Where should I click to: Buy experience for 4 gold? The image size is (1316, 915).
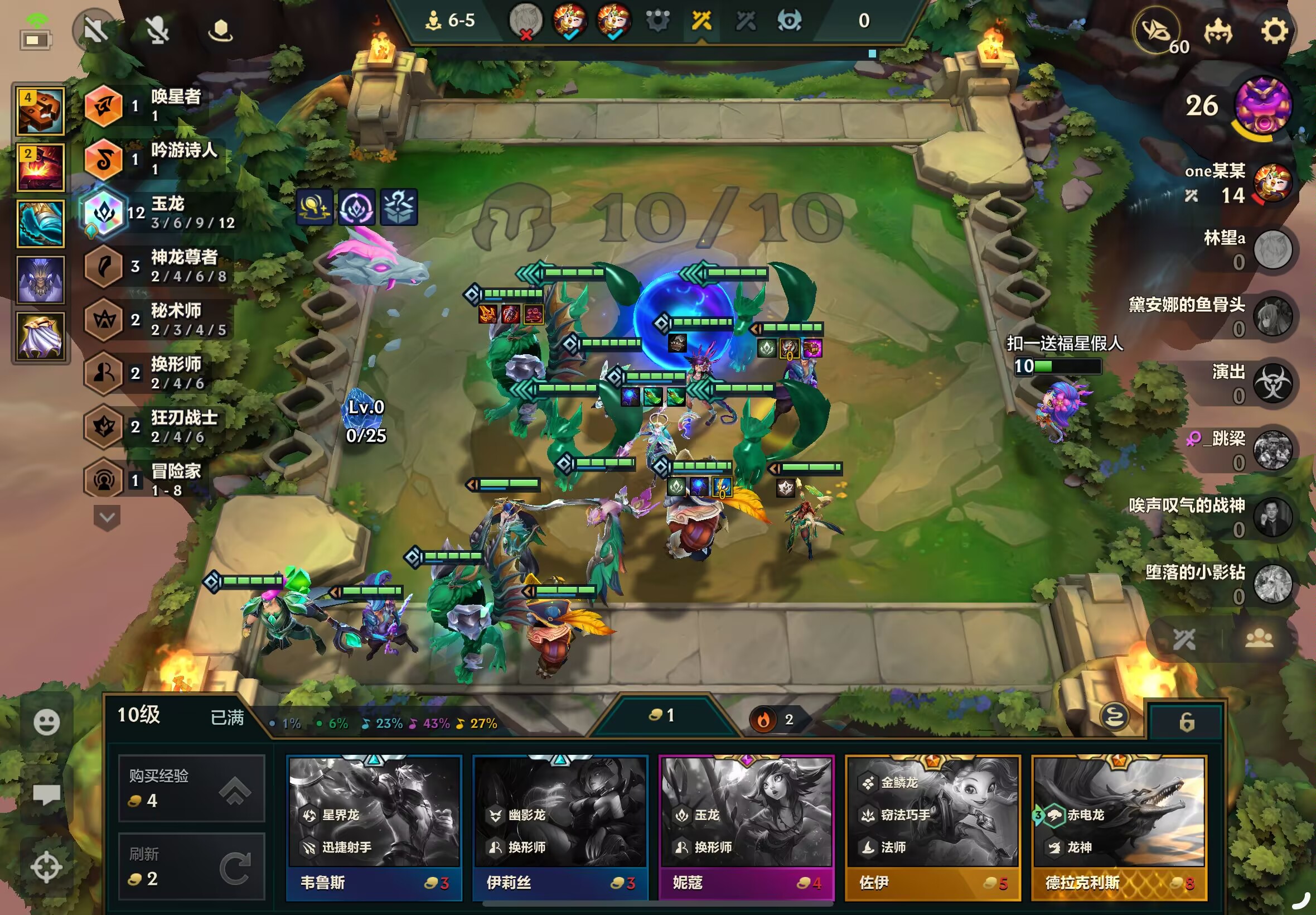point(191,789)
